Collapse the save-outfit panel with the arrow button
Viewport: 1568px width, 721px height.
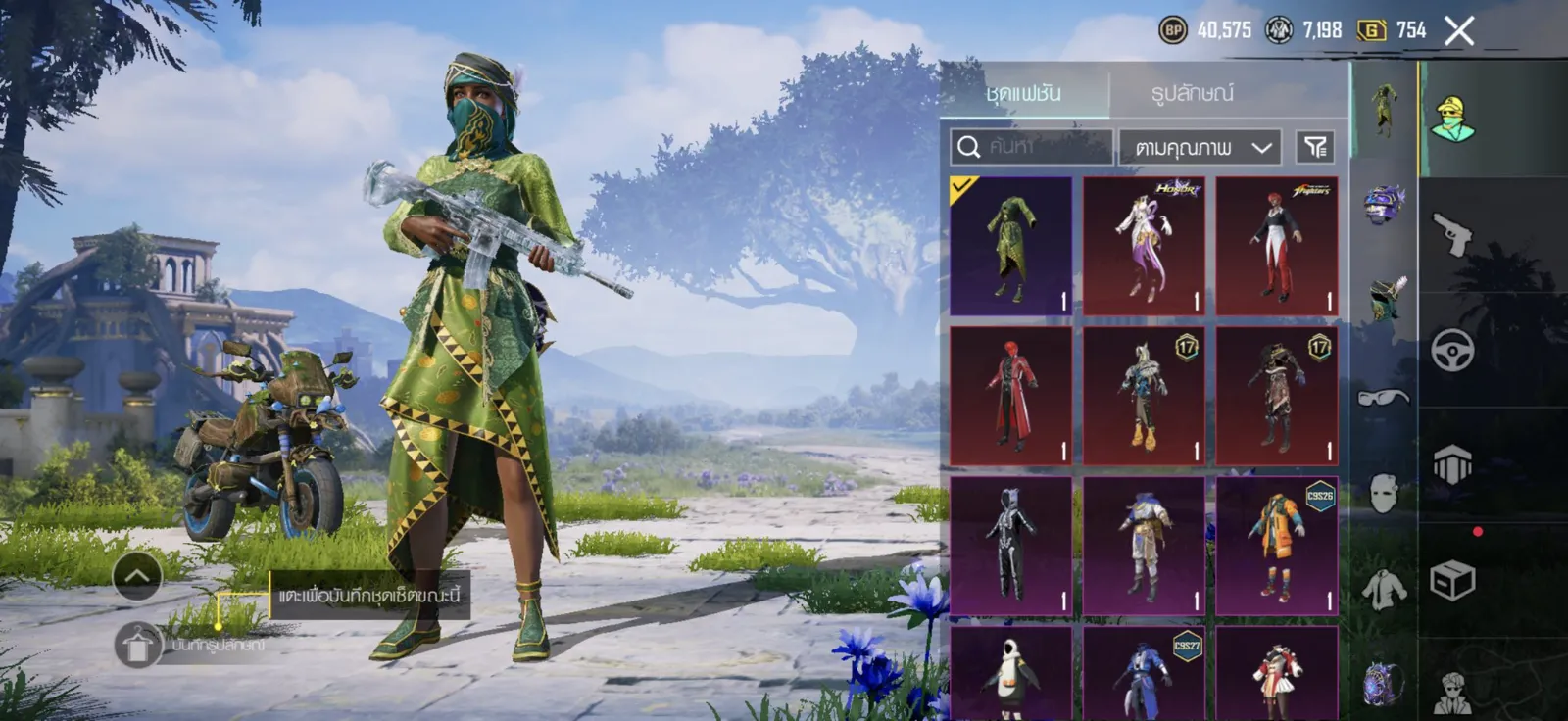137,577
